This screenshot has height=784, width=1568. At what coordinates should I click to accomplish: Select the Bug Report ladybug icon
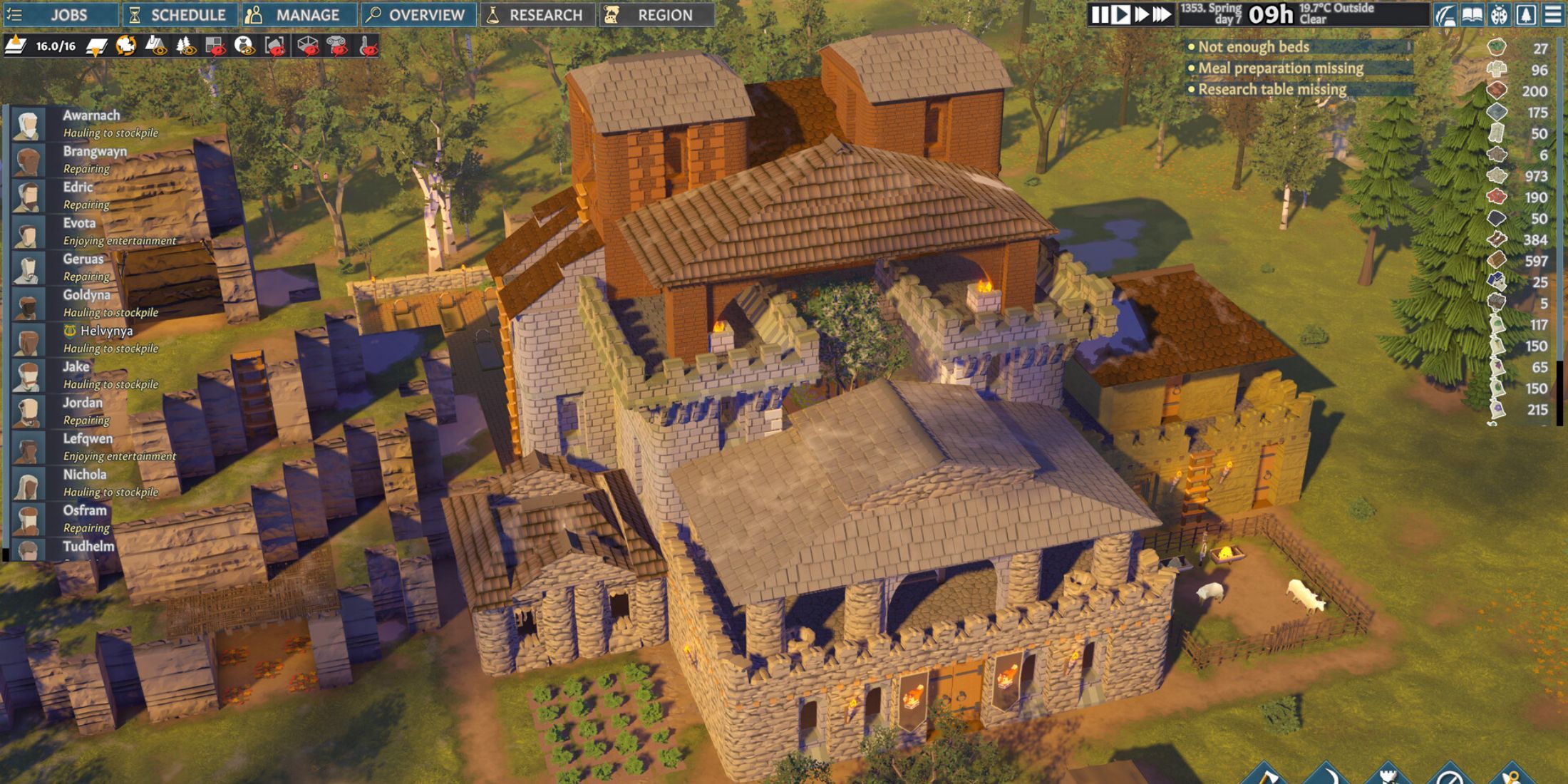(x=1499, y=13)
